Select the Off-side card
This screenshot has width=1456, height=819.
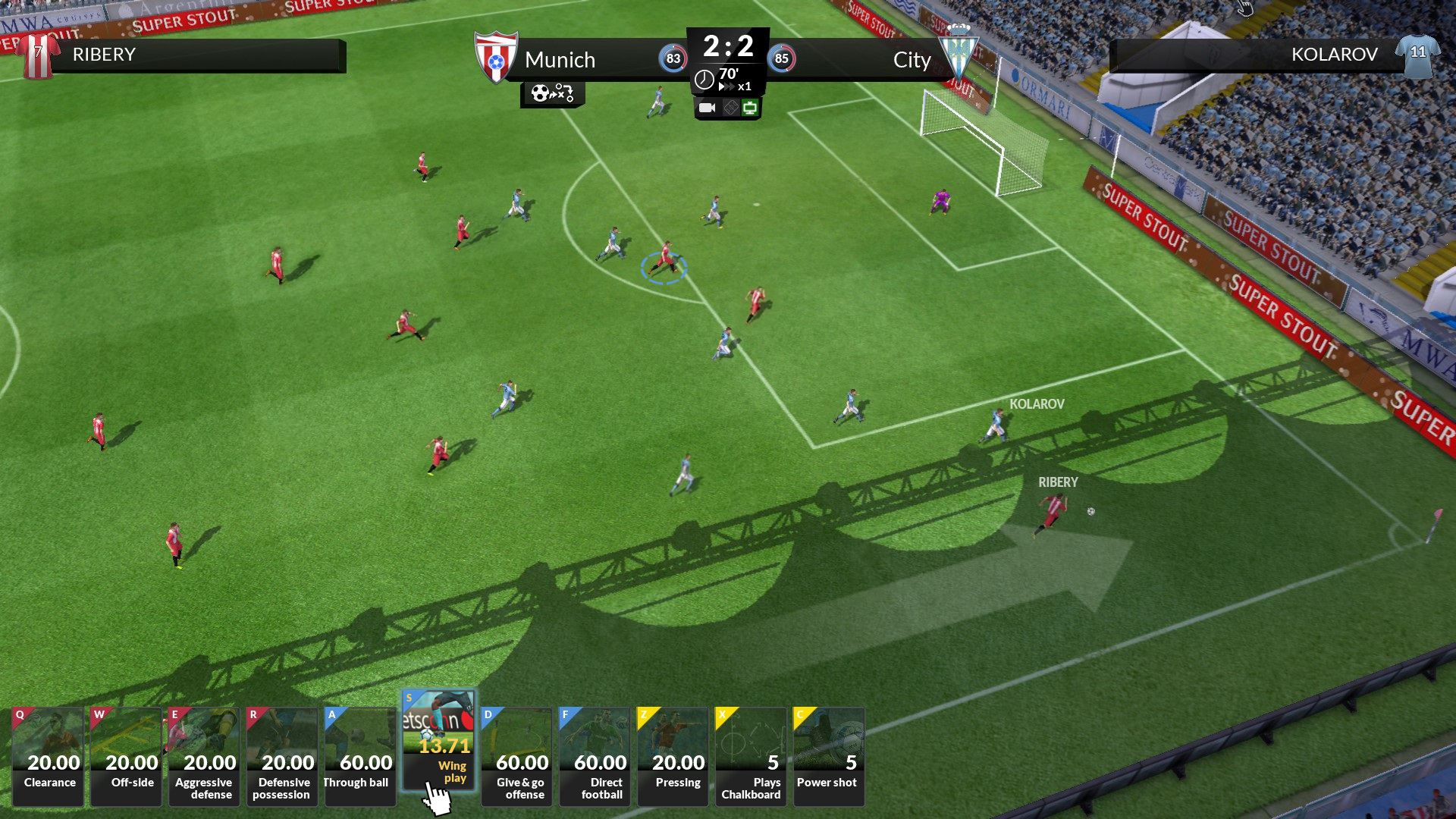click(x=125, y=755)
